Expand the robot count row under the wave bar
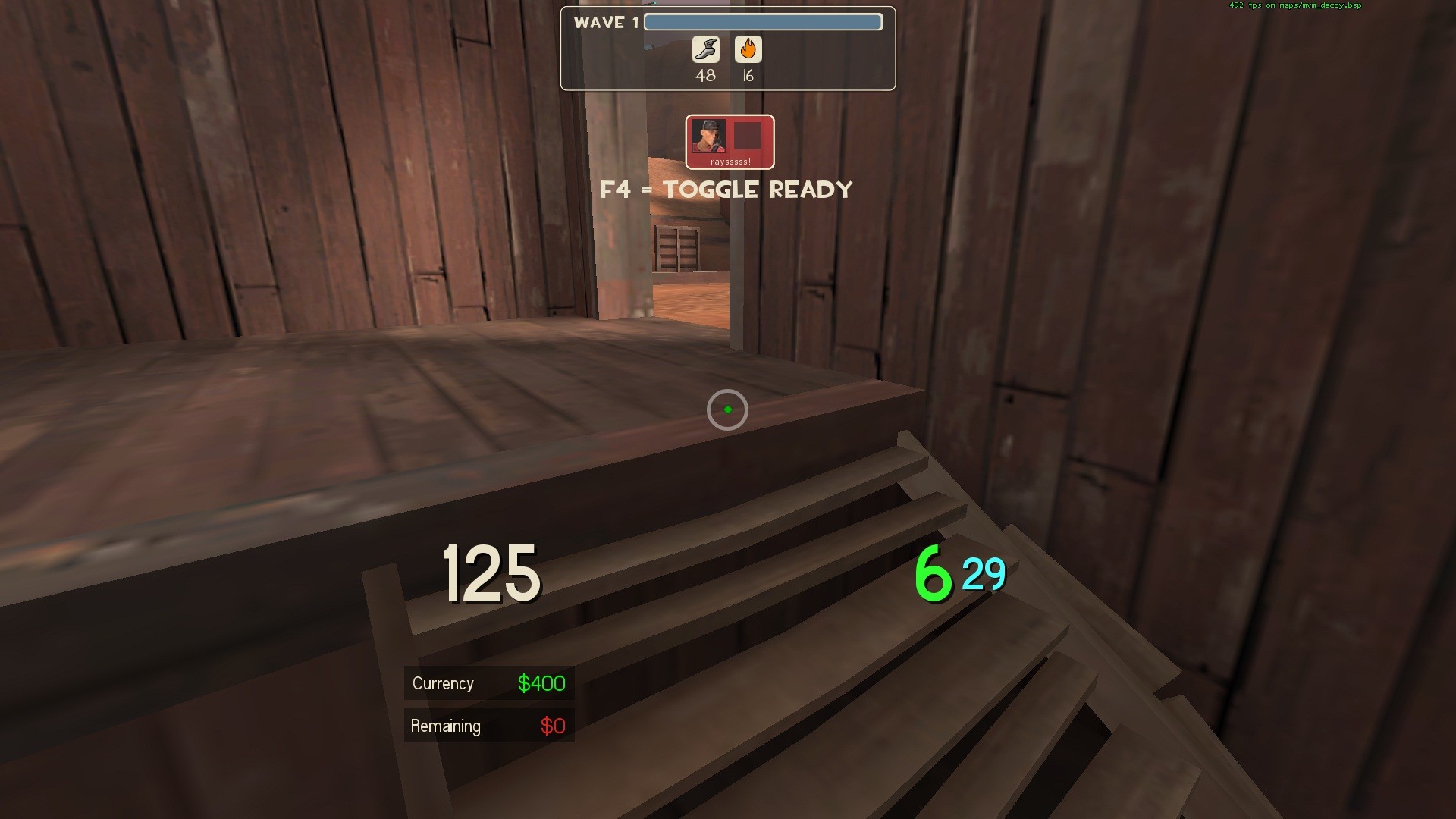This screenshot has width=1456, height=819. [726, 61]
